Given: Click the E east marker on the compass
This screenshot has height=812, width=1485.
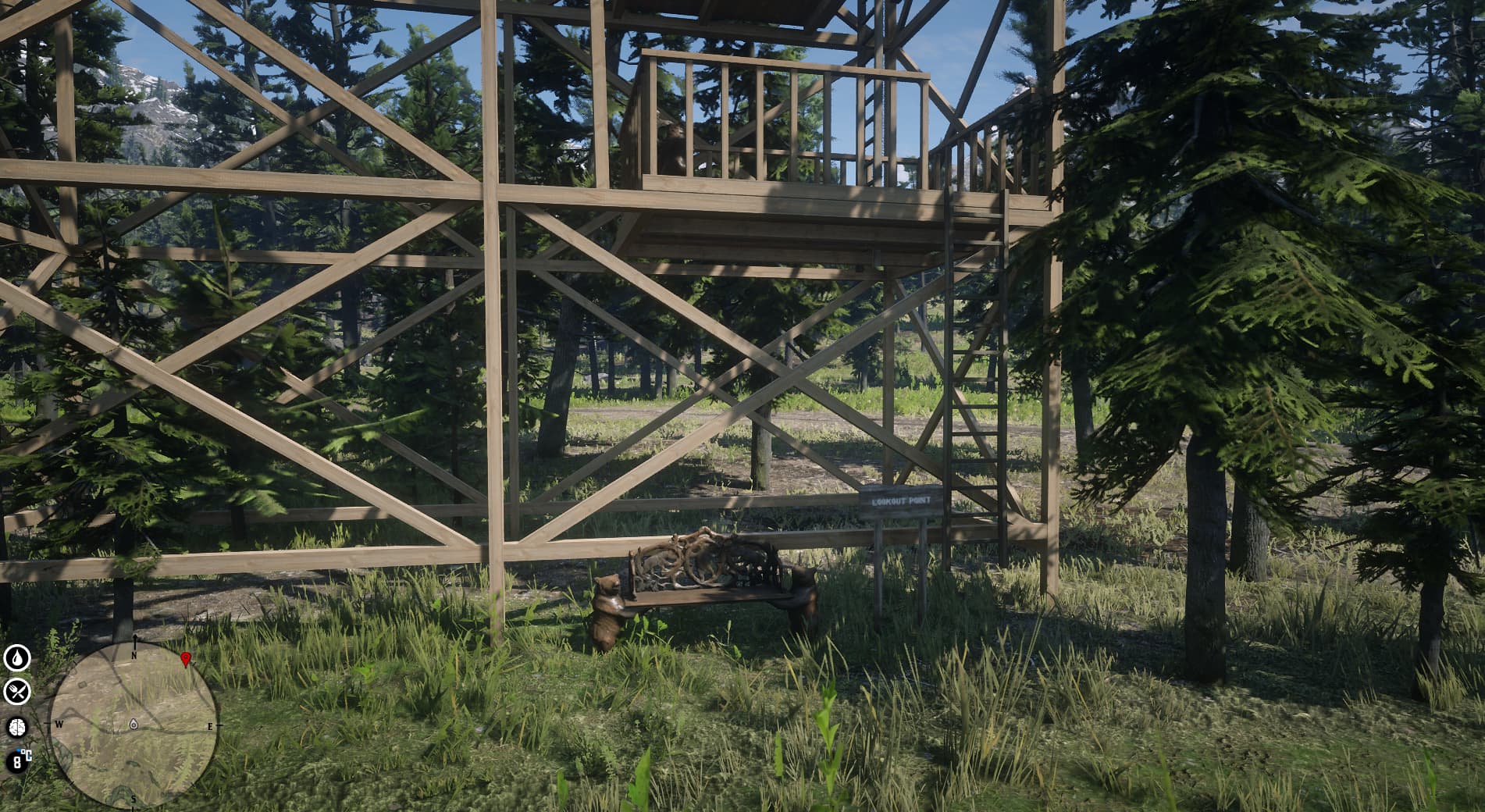Looking at the screenshot, I should (x=210, y=725).
